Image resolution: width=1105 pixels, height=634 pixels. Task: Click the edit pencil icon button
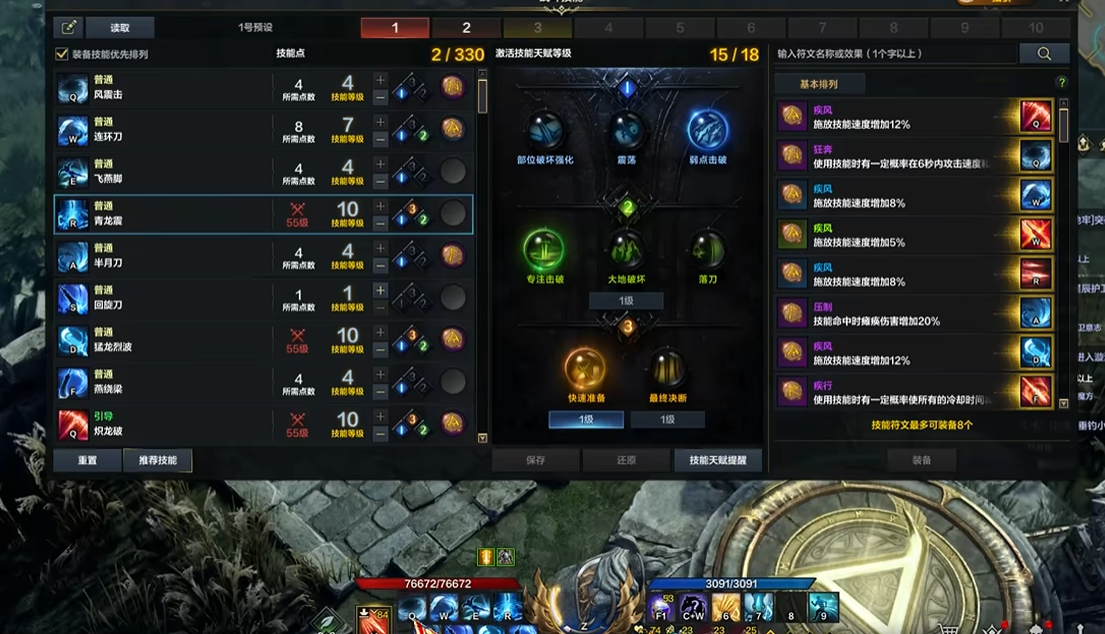69,28
